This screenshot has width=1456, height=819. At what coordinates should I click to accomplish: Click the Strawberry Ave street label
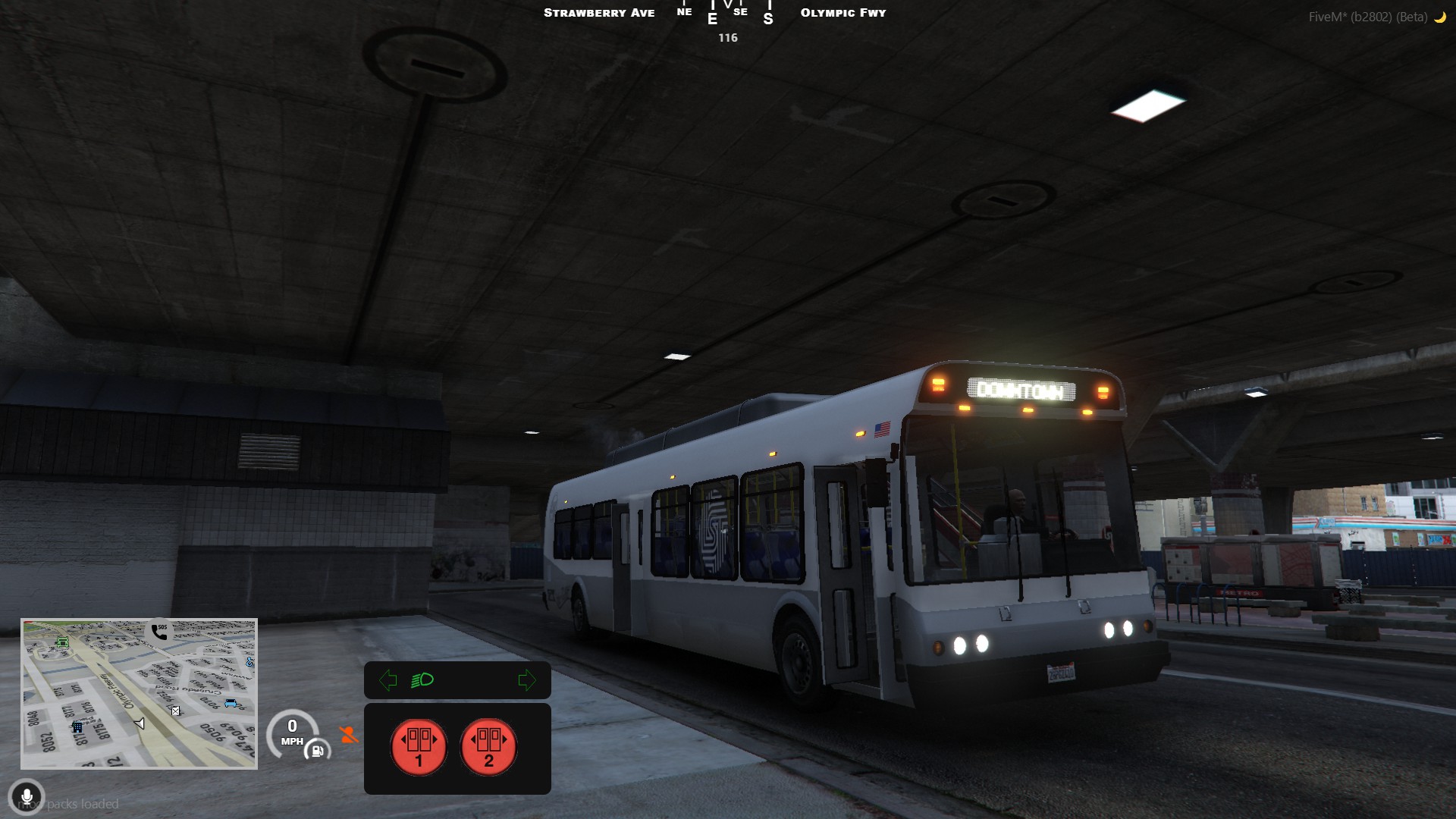point(599,13)
